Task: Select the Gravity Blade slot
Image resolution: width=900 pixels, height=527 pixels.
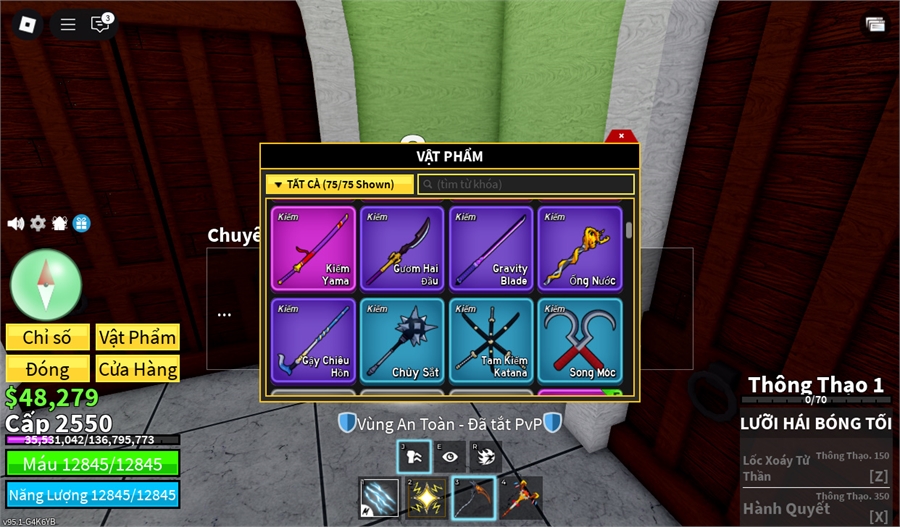Action: coord(491,248)
